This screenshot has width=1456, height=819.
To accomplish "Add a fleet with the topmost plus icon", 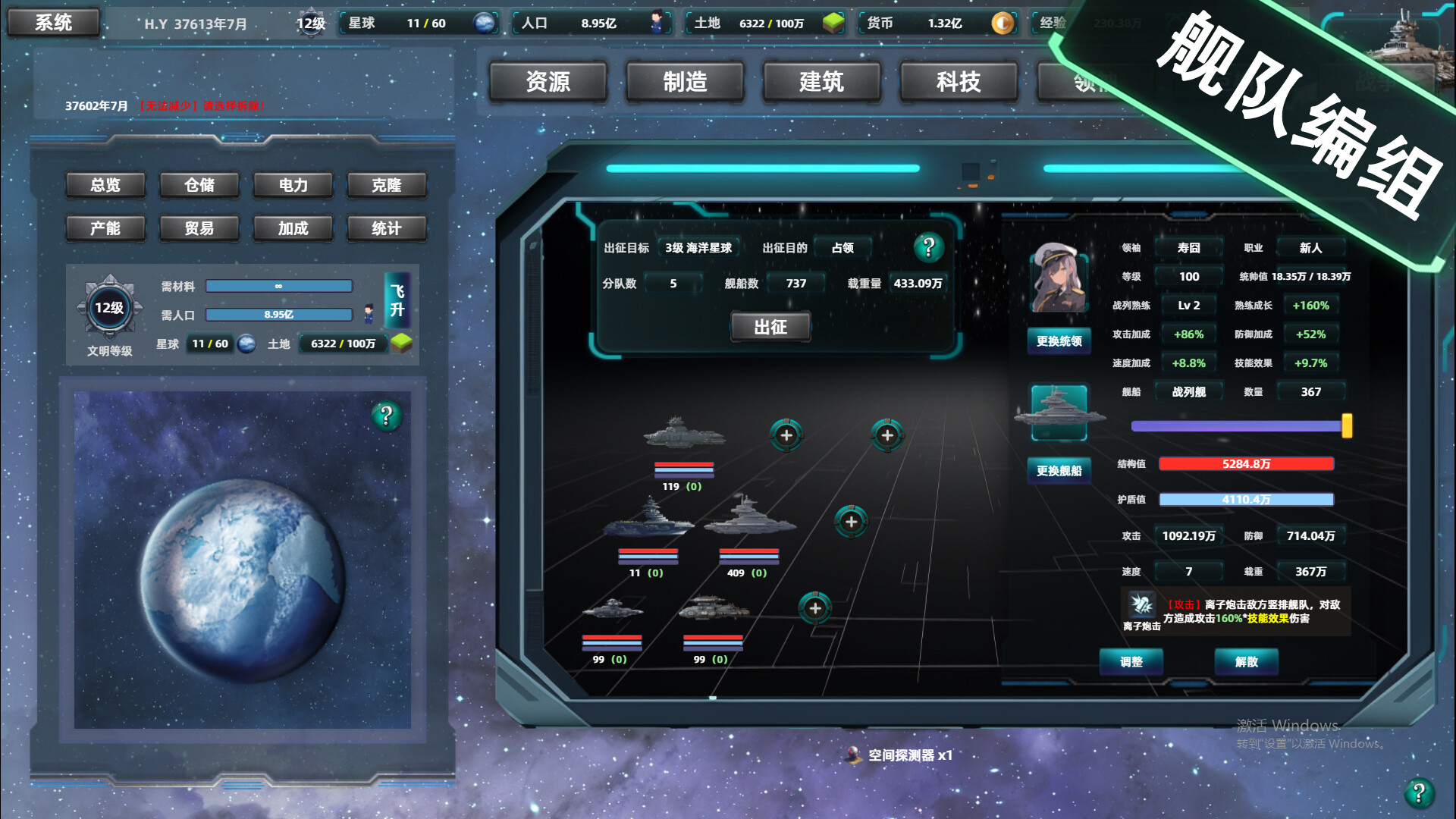I will (x=786, y=436).
